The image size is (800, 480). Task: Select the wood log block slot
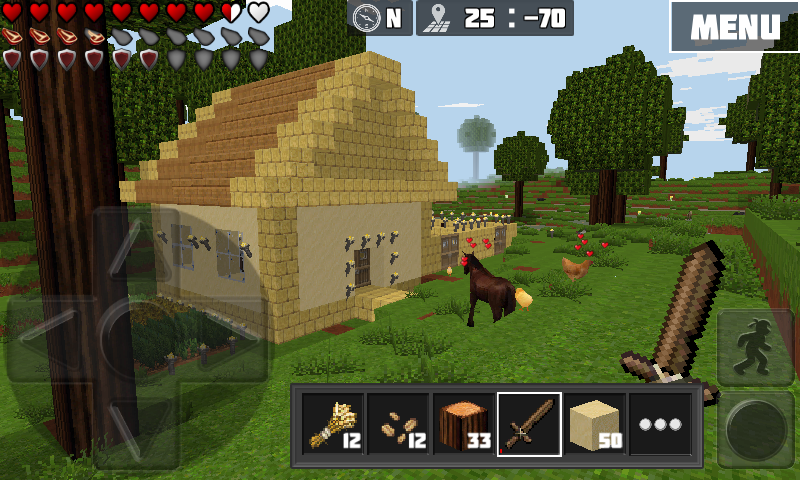point(464,424)
